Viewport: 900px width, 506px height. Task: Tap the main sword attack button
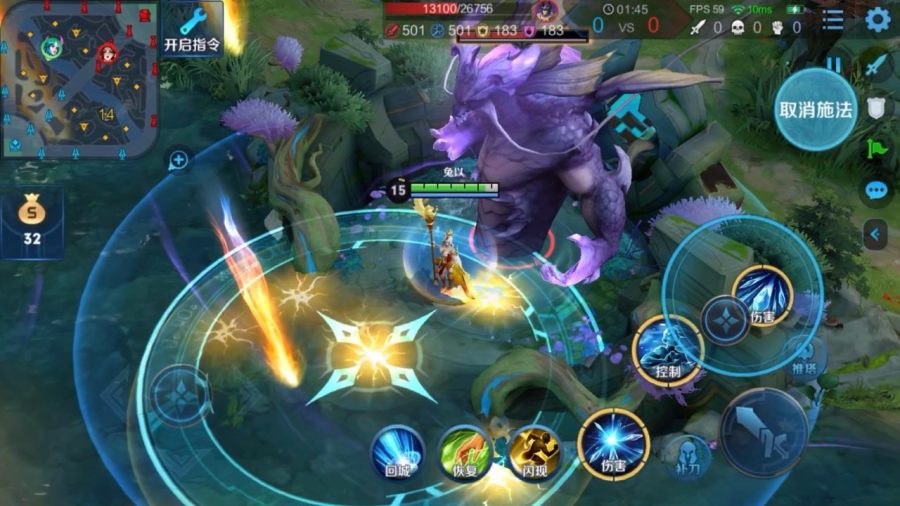(764, 431)
